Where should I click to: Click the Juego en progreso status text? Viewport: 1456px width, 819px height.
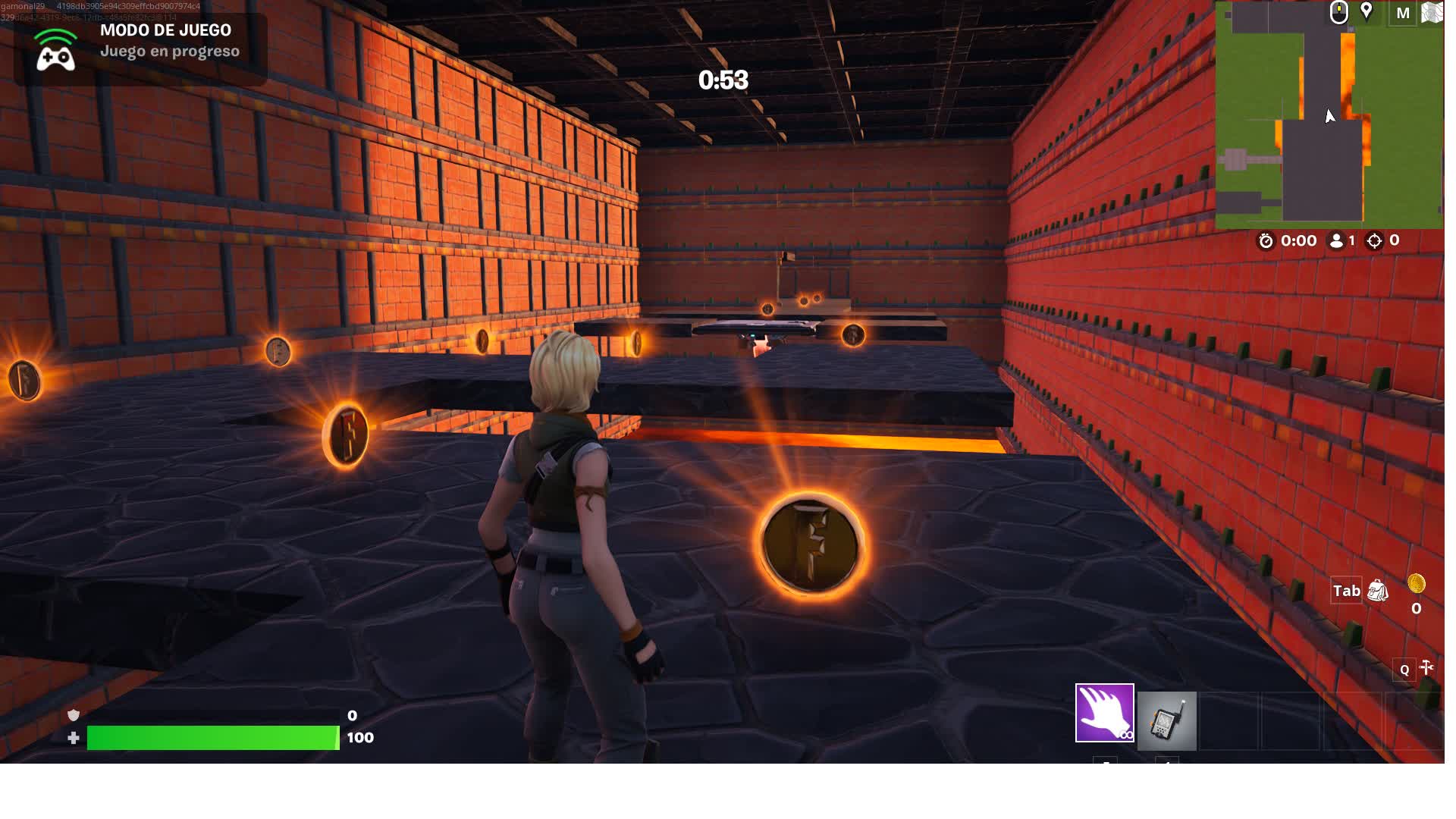point(170,51)
